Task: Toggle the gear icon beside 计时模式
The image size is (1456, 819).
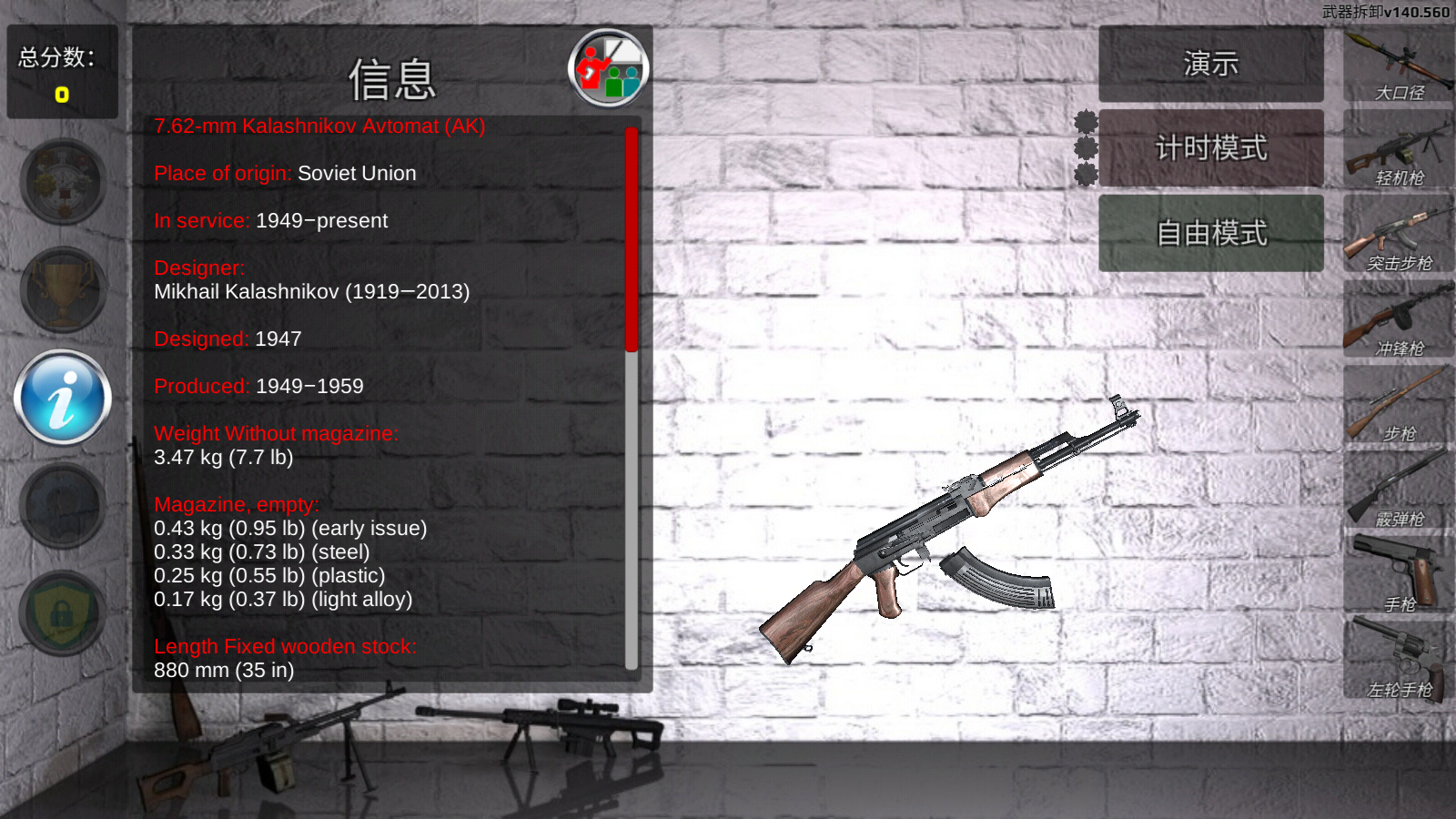Action: click(x=1085, y=148)
